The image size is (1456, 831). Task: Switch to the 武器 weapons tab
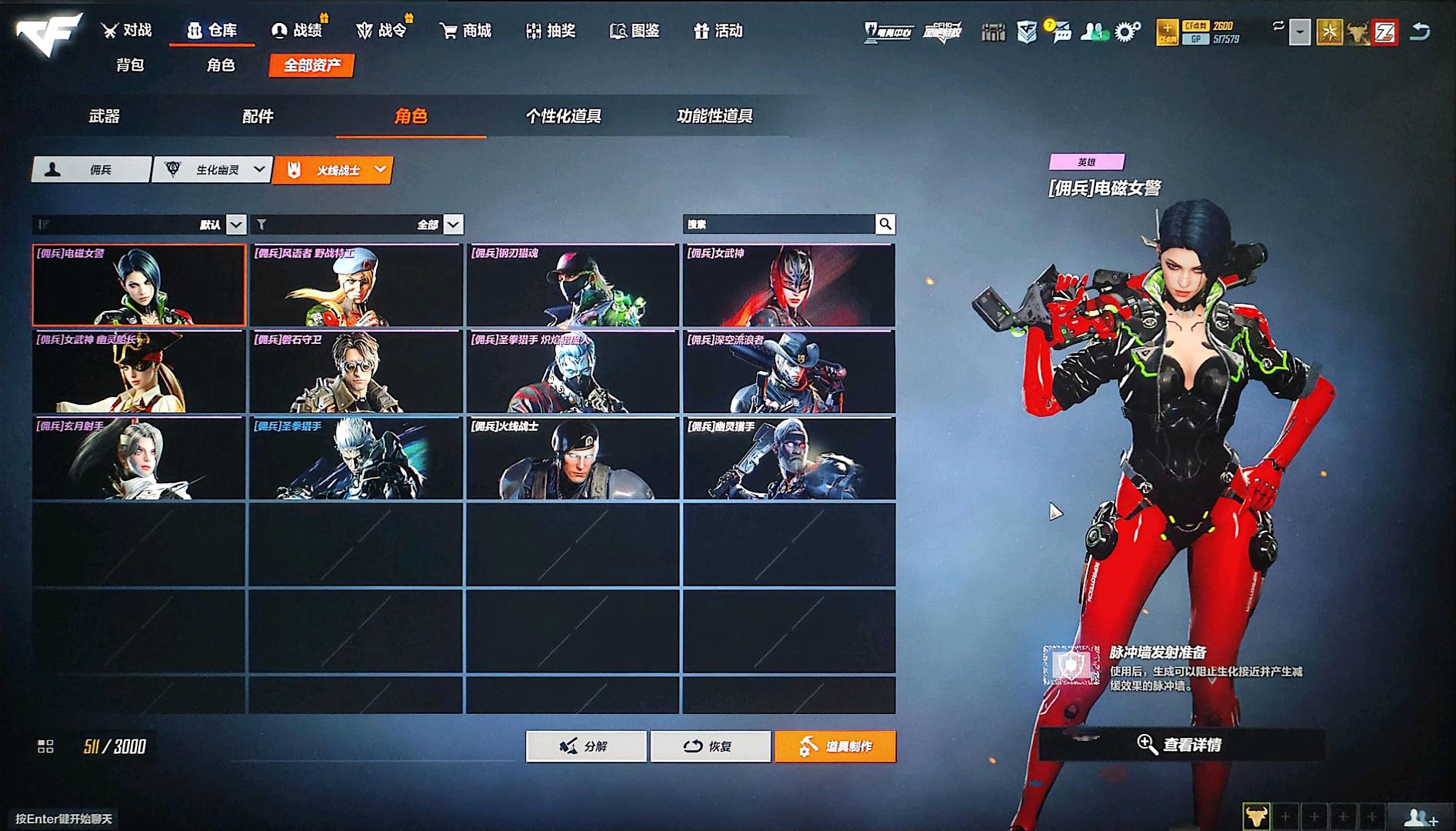(105, 116)
